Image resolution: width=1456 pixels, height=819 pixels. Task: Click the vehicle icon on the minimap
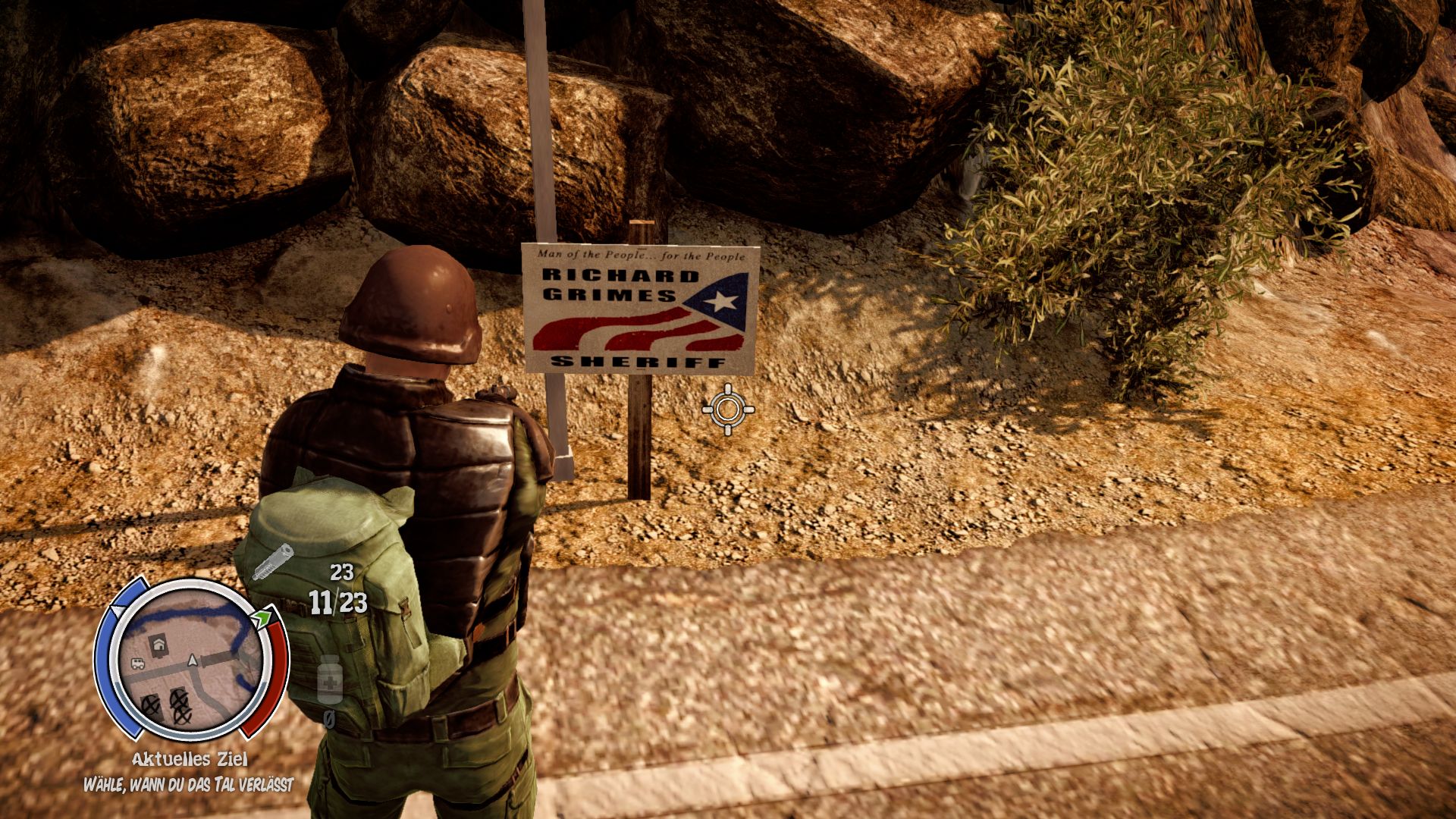click(x=137, y=664)
